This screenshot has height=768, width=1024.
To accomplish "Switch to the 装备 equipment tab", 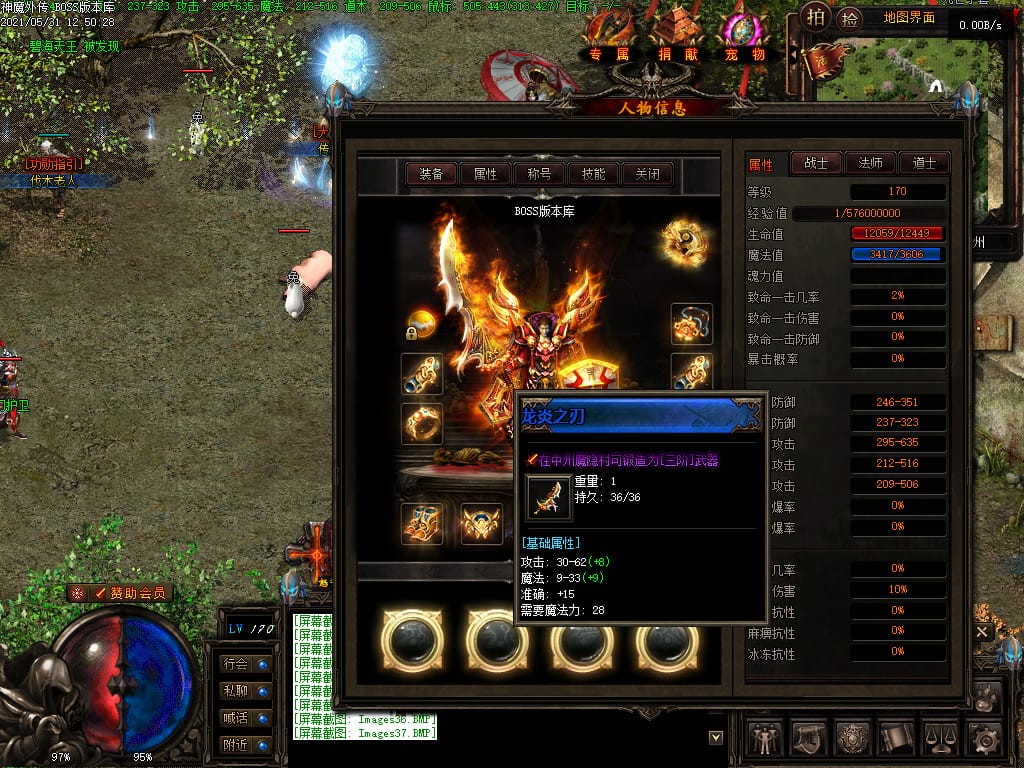I will (x=431, y=174).
